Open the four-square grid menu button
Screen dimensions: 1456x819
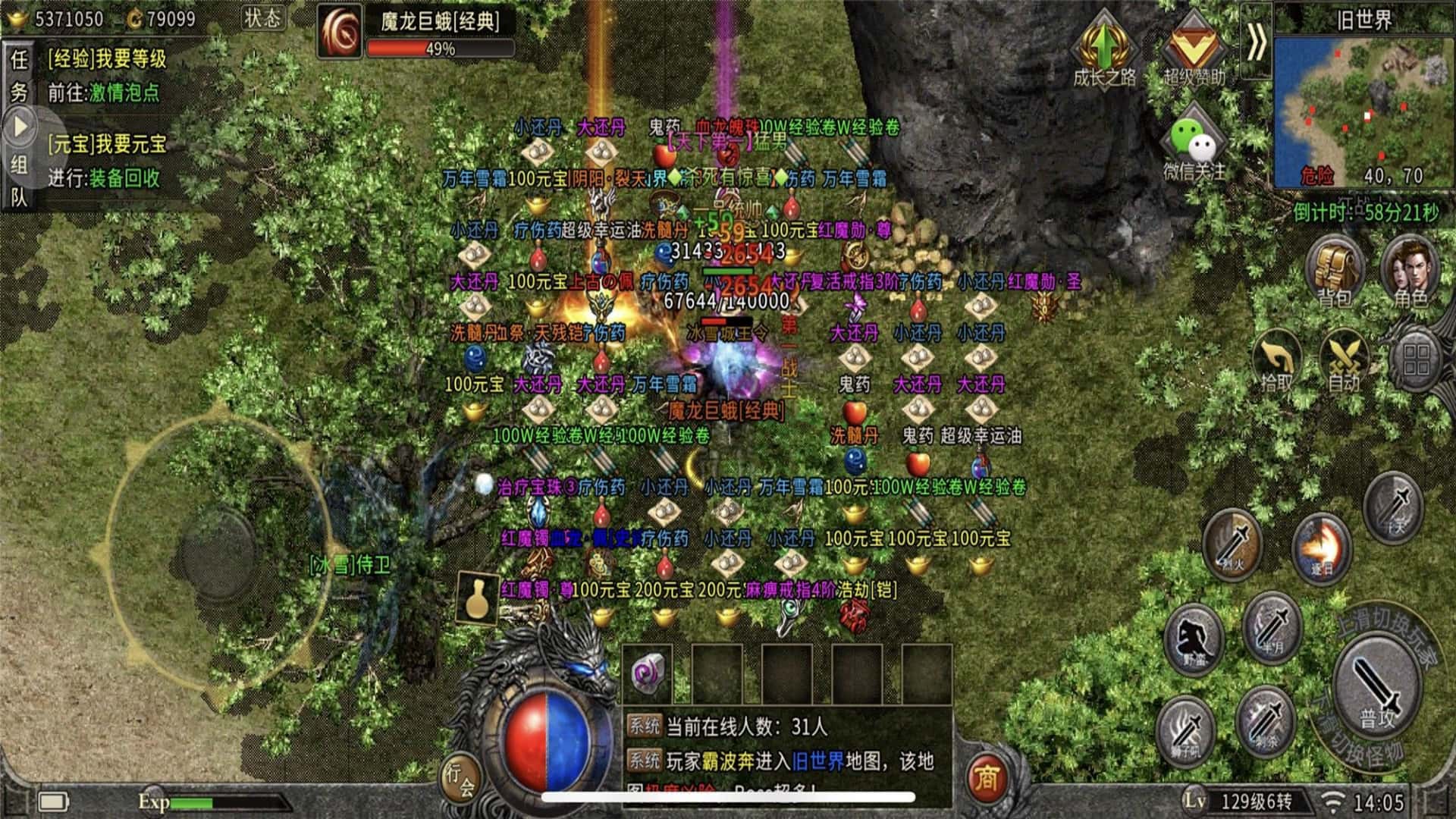[x=1416, y=361]
